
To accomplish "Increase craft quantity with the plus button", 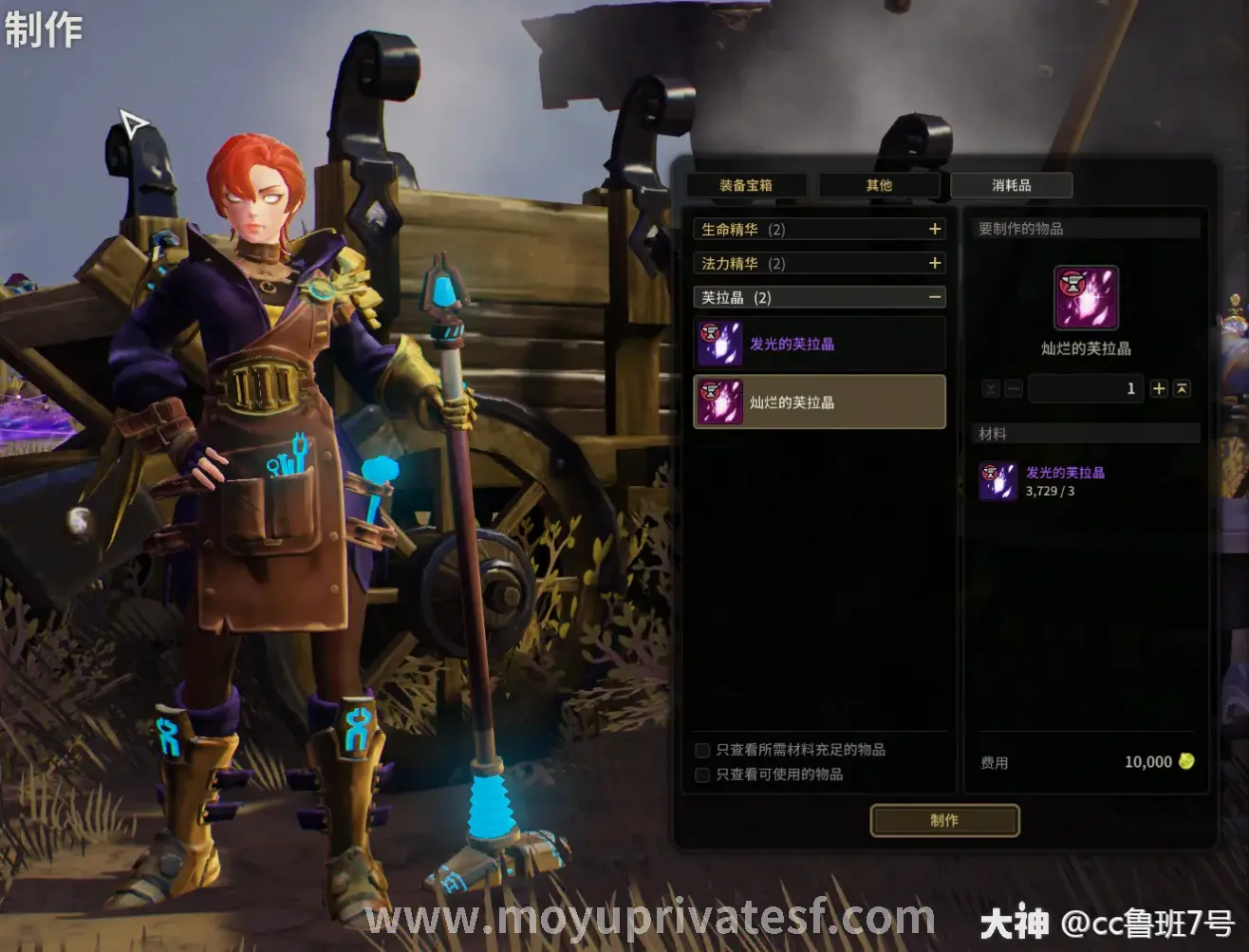I will coord(1159,389).
